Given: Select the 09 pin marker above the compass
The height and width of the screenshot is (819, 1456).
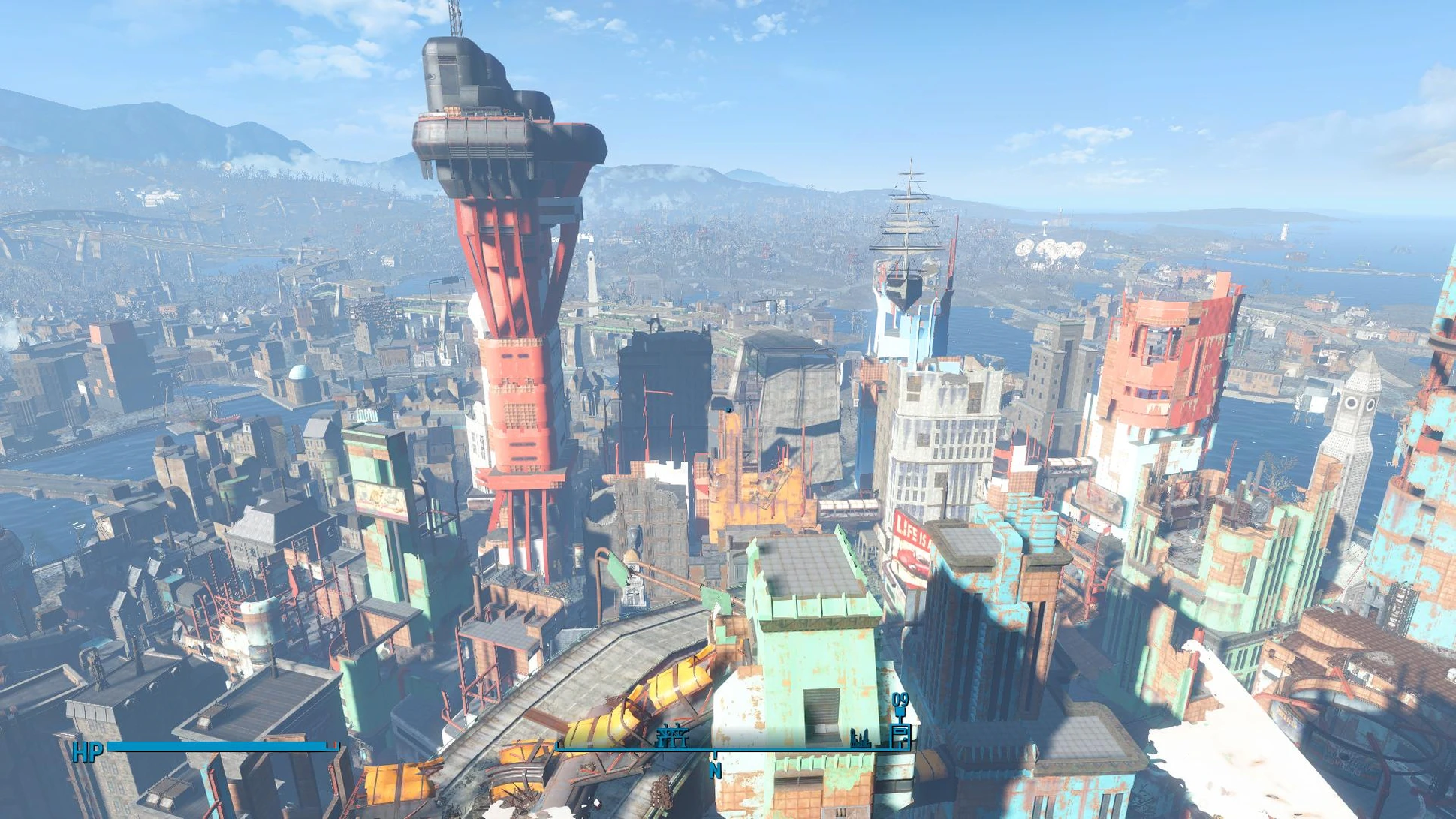Looking at the screenshot, I should (x=900, y=703).
